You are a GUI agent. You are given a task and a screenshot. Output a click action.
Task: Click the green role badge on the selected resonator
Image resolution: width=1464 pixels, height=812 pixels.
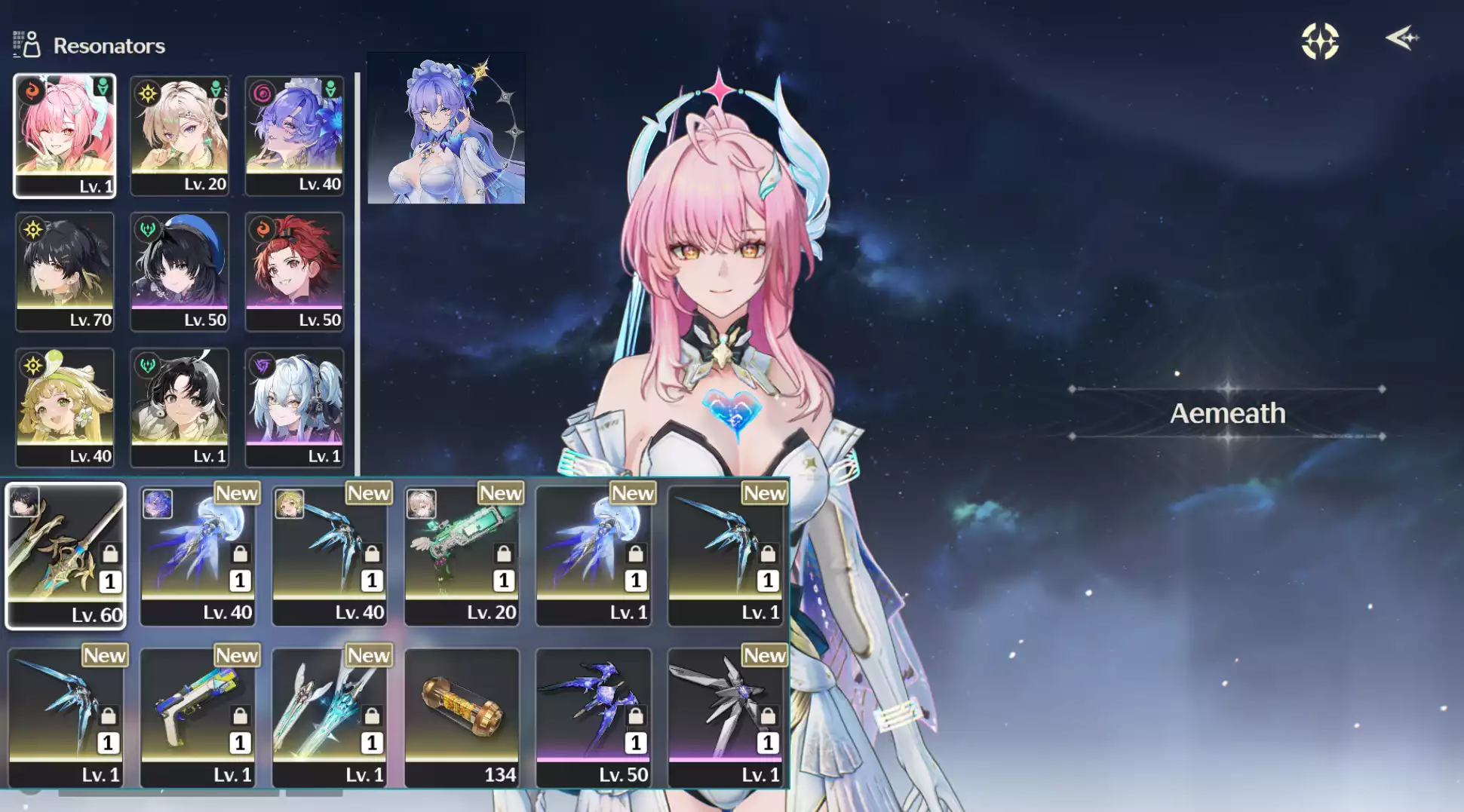point(103,86)
